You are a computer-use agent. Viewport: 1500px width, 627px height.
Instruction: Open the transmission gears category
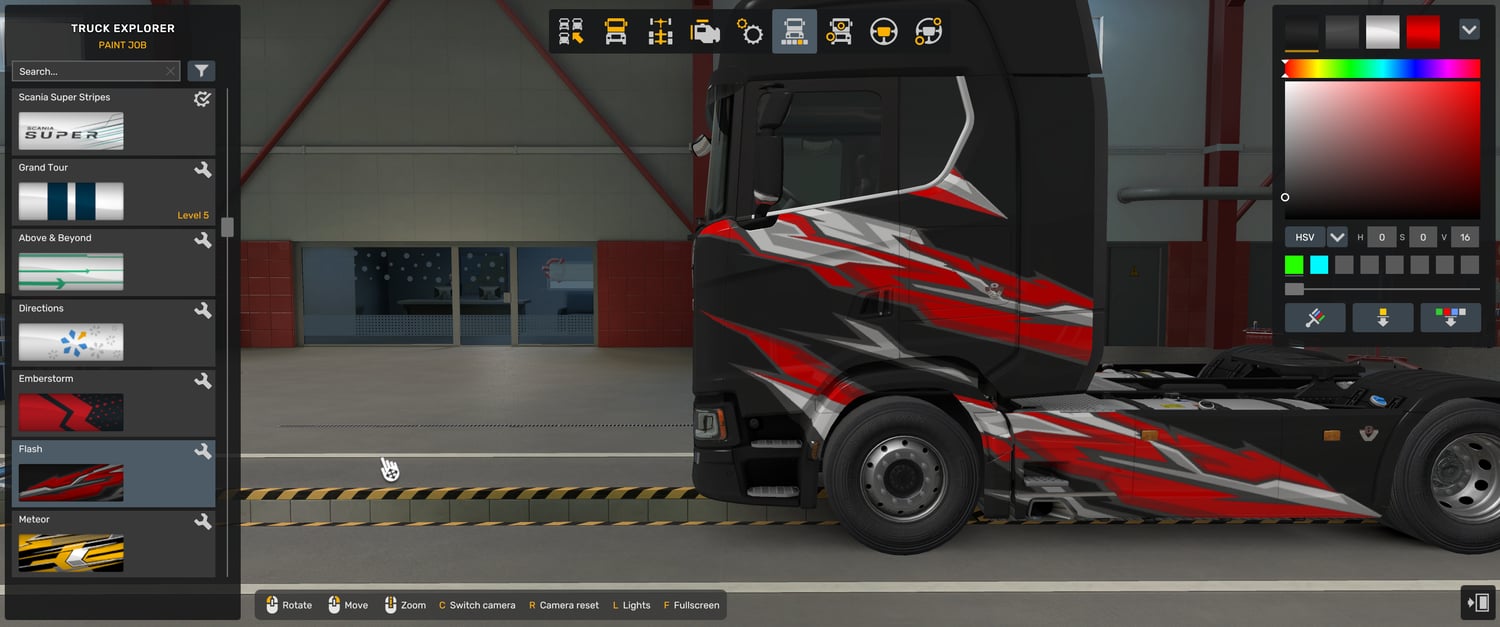tap(750, 32)
